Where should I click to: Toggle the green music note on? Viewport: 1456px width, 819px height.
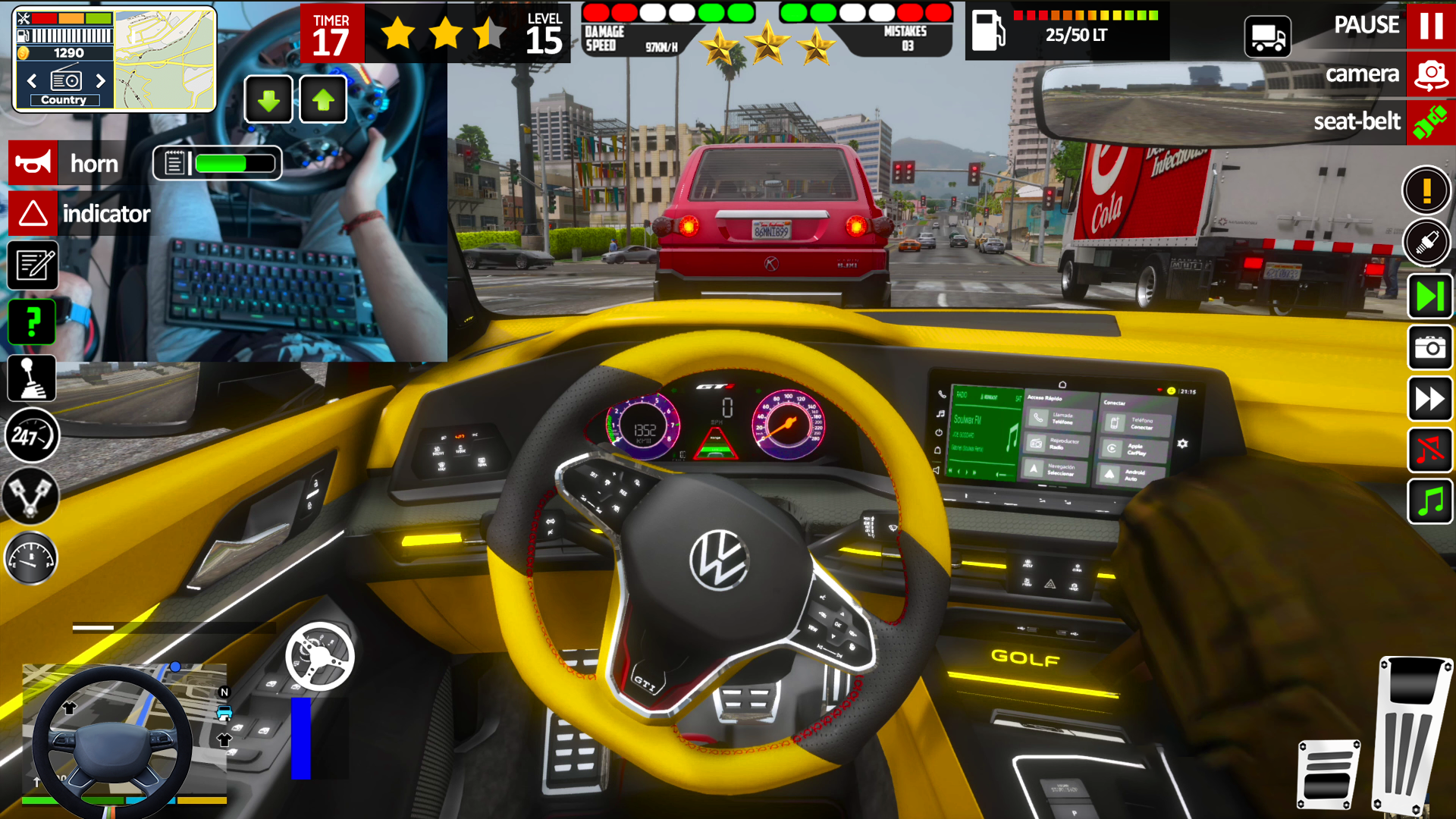click(1429, 500)
